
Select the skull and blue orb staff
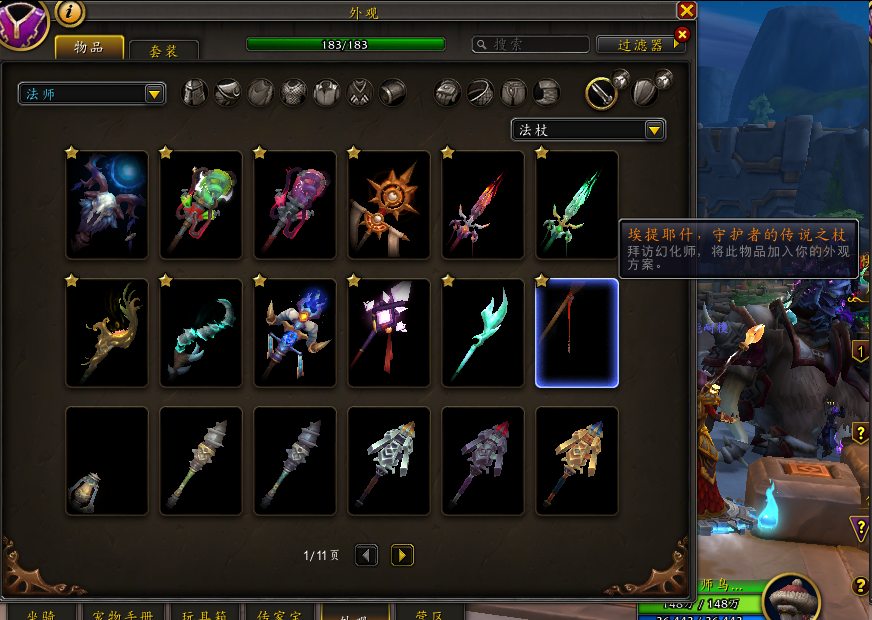107,205
